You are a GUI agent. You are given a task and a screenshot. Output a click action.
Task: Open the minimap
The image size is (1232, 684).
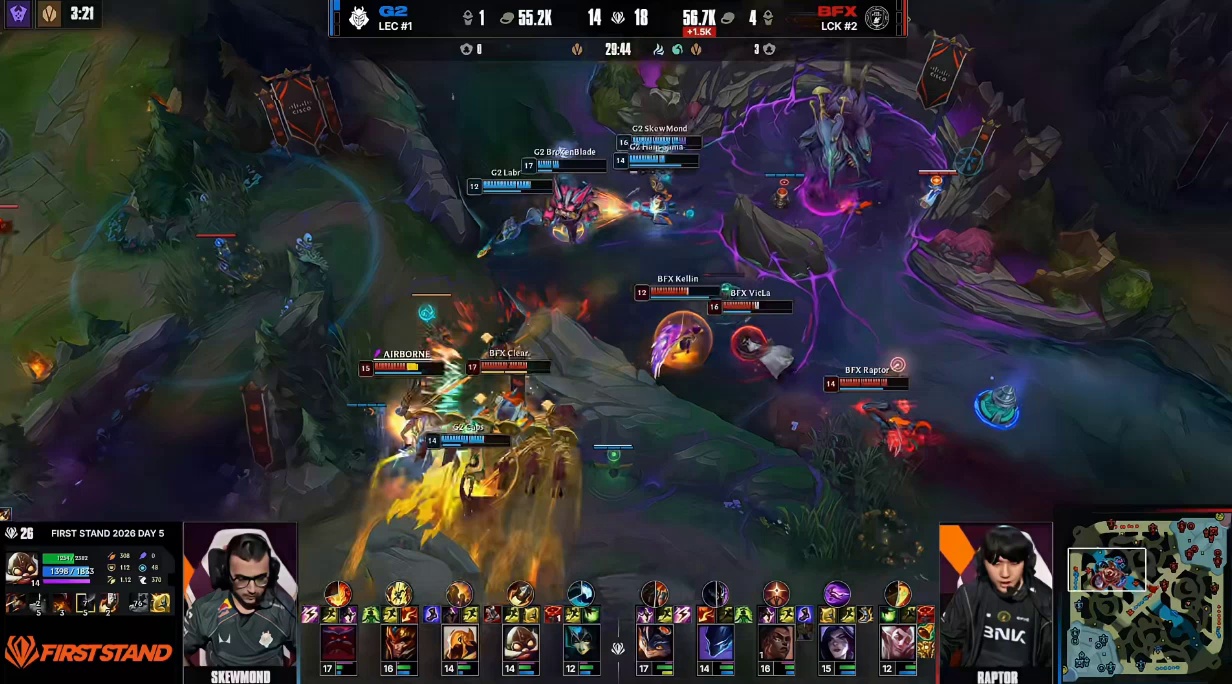[1146, 598]
